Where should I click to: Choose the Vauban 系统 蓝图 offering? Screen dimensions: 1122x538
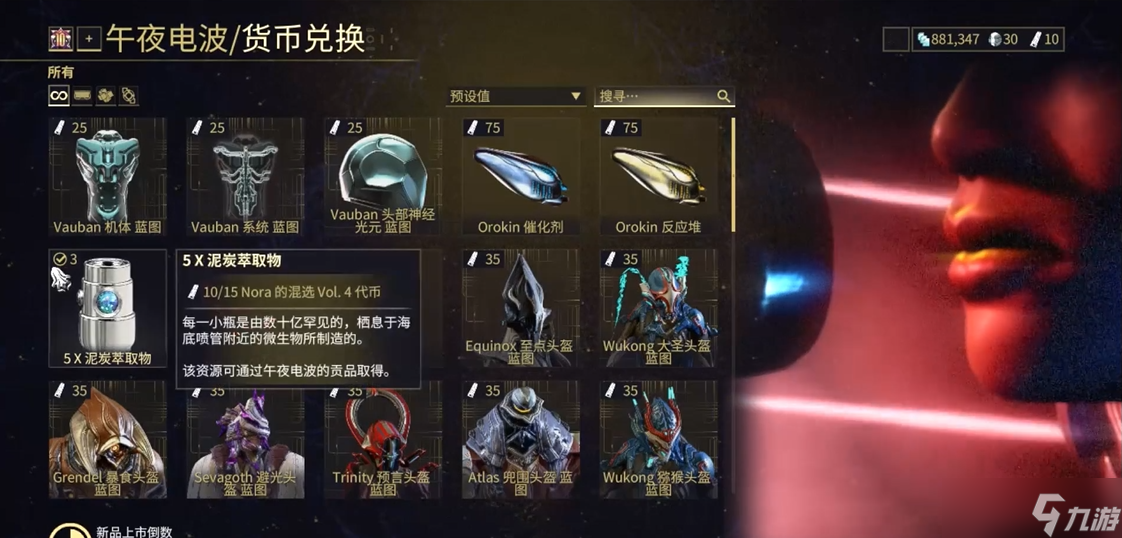(x=245, y=176)
